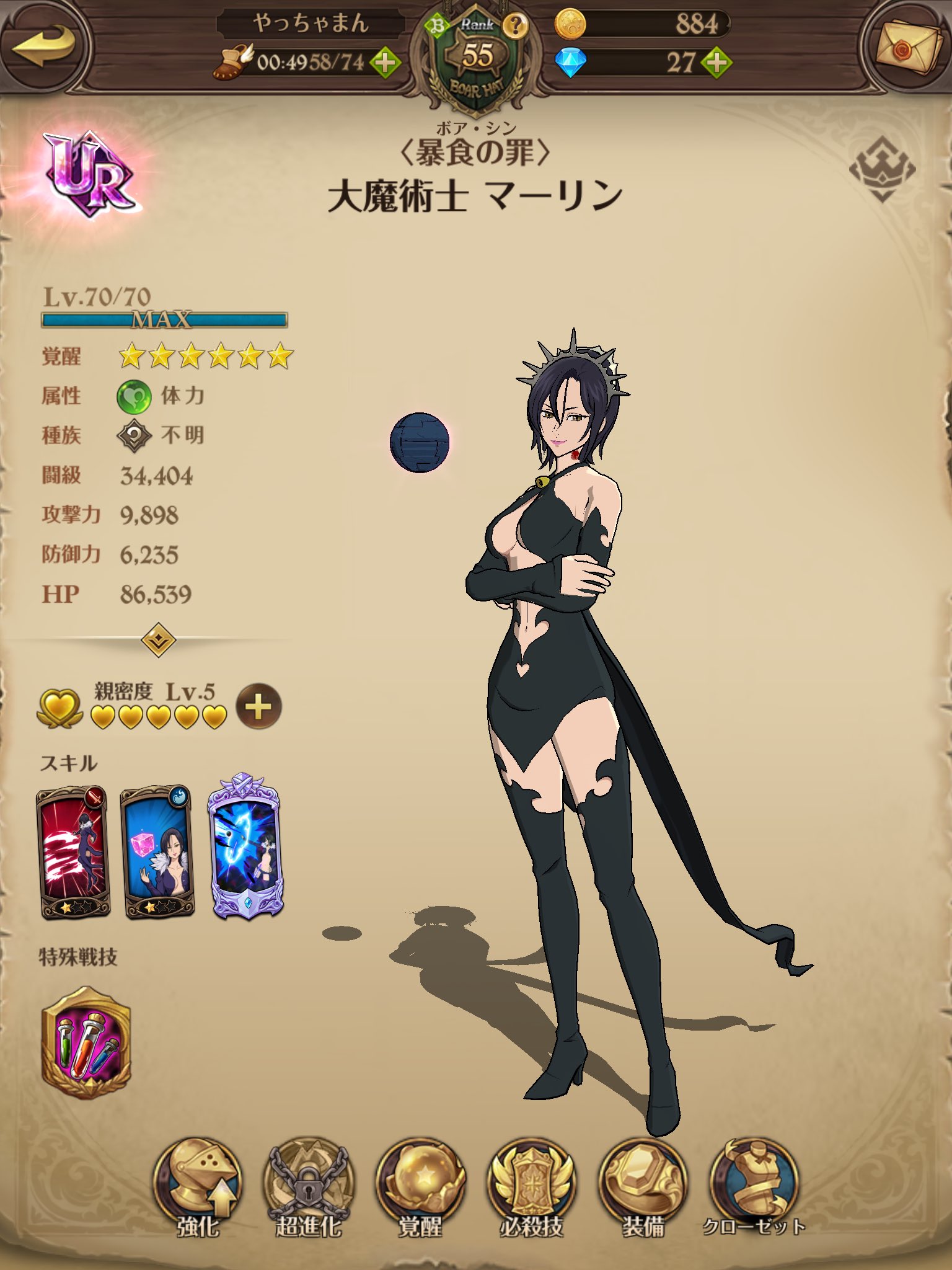Tap the MAX level progress bar
This screenshot has height=1270, width=952.
coord(164,320)
